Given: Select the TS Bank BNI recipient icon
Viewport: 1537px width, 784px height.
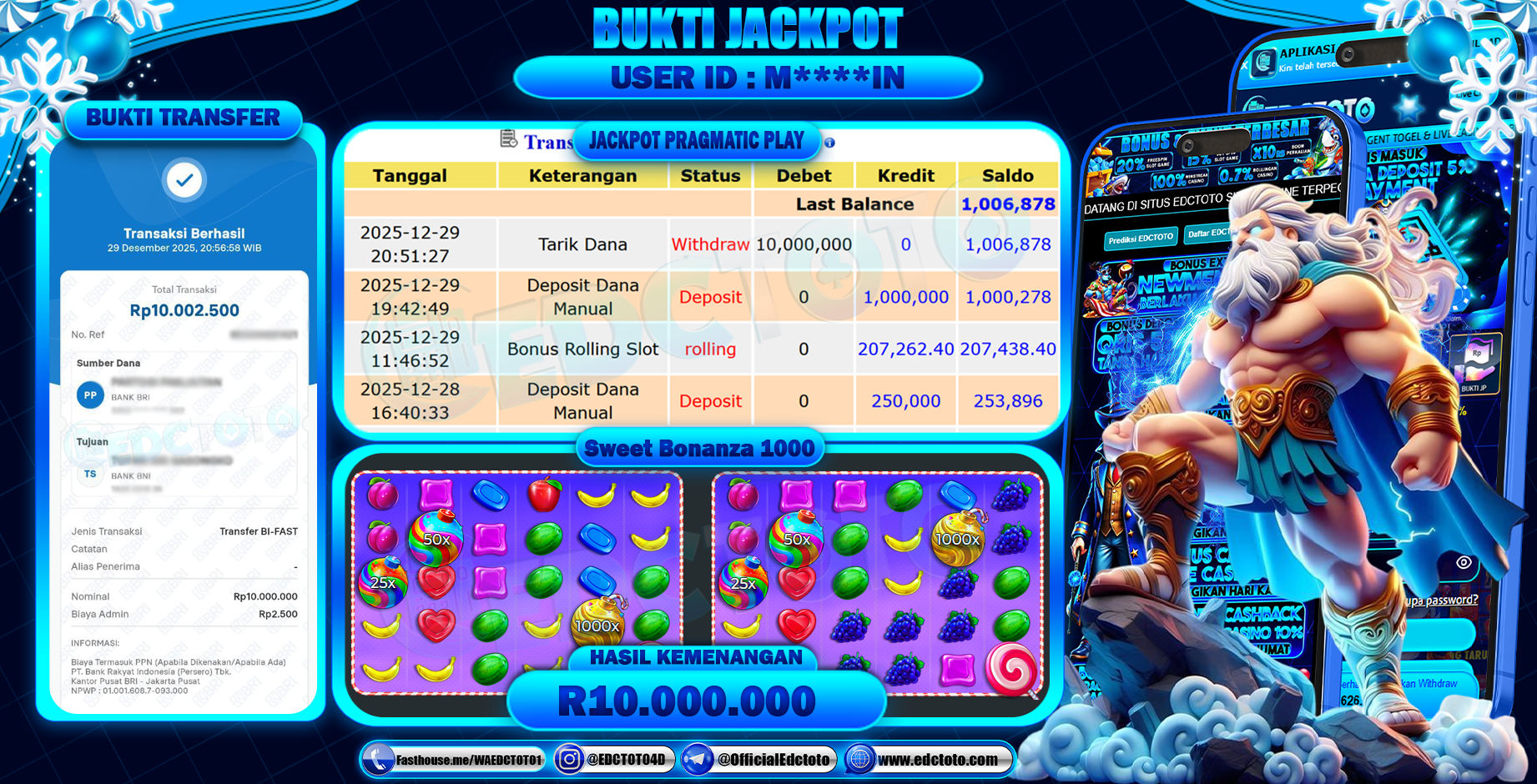Looking at the screenshot, I should click(x=89, y=475).
